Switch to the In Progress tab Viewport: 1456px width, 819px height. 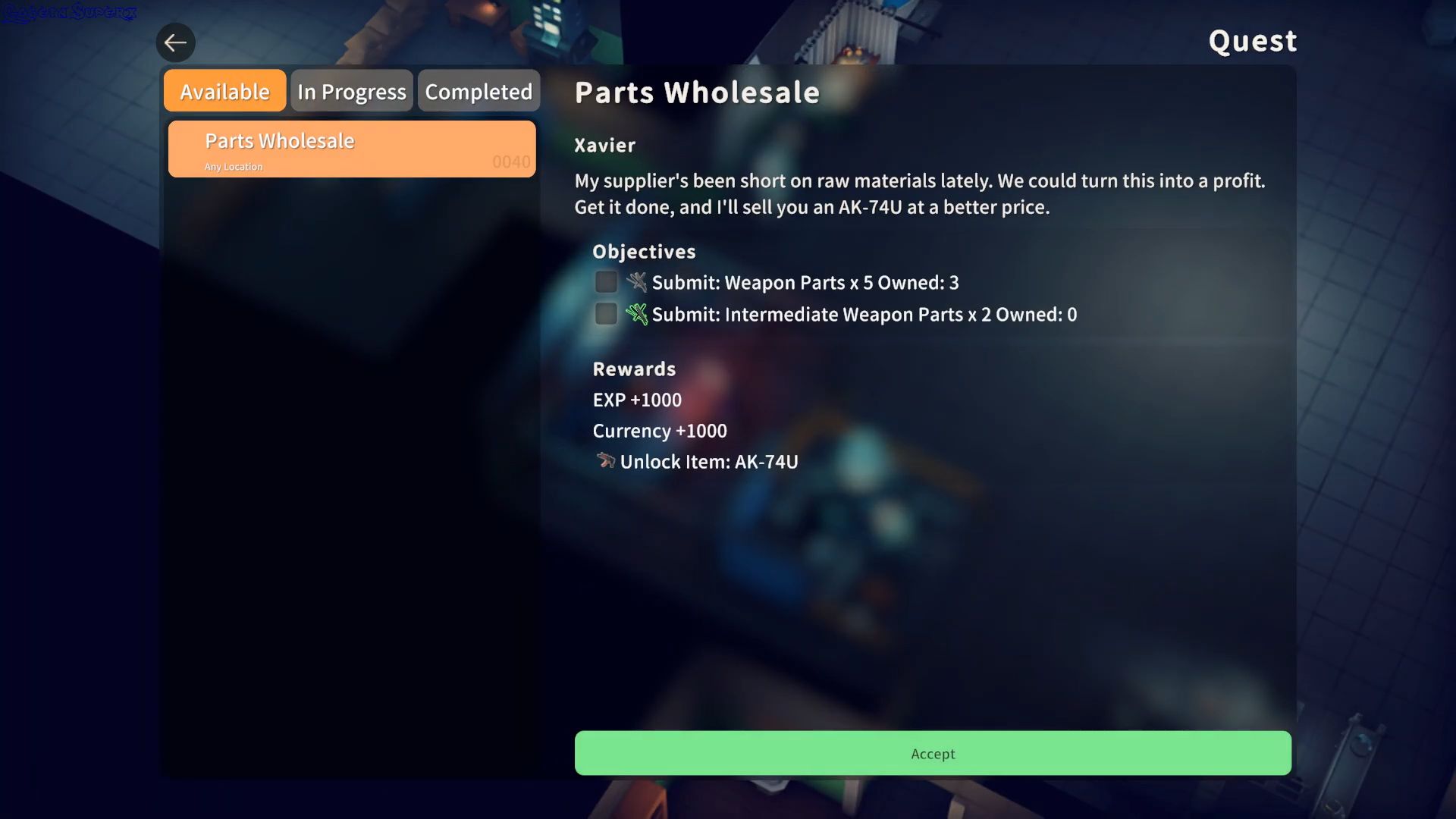pyautogui.click(x=351, y=91)
